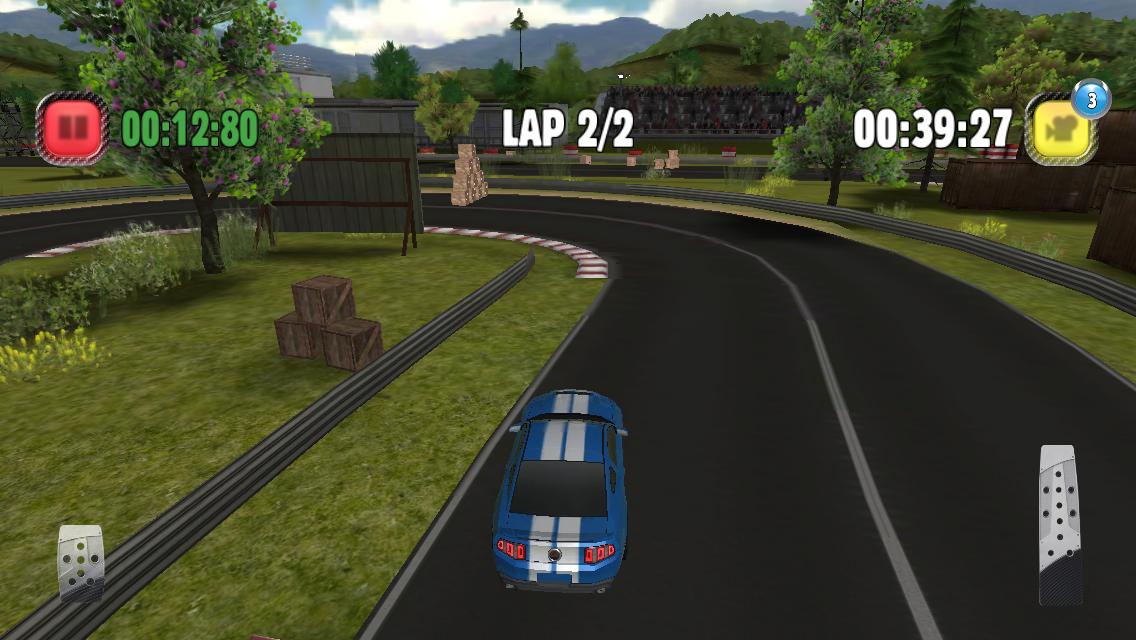Switch view using the yellow camera button
The width and height of the screenshot is (1136, 640).
[x=1061, y=129]
